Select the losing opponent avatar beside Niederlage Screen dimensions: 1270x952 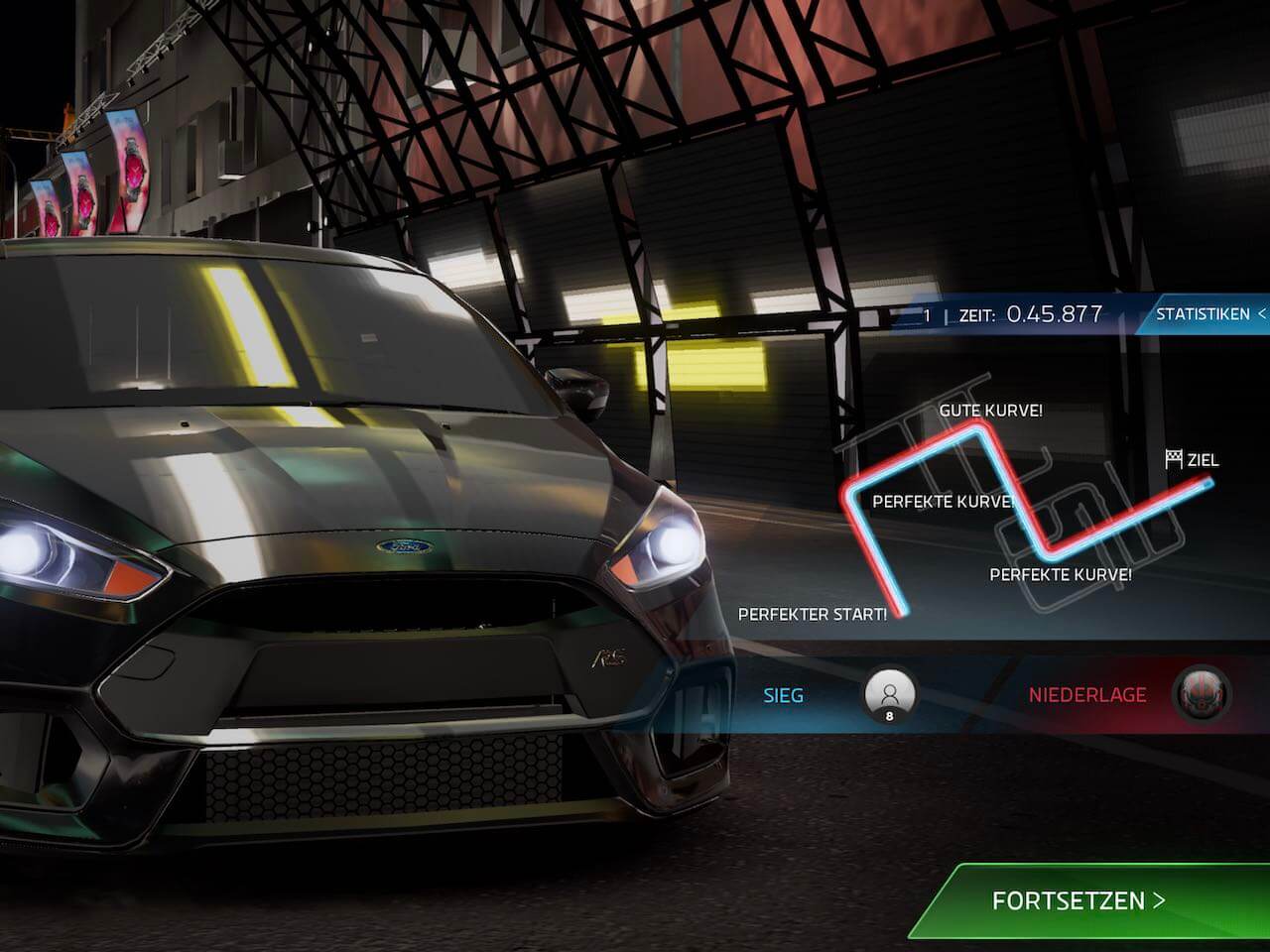(1202, 694)
